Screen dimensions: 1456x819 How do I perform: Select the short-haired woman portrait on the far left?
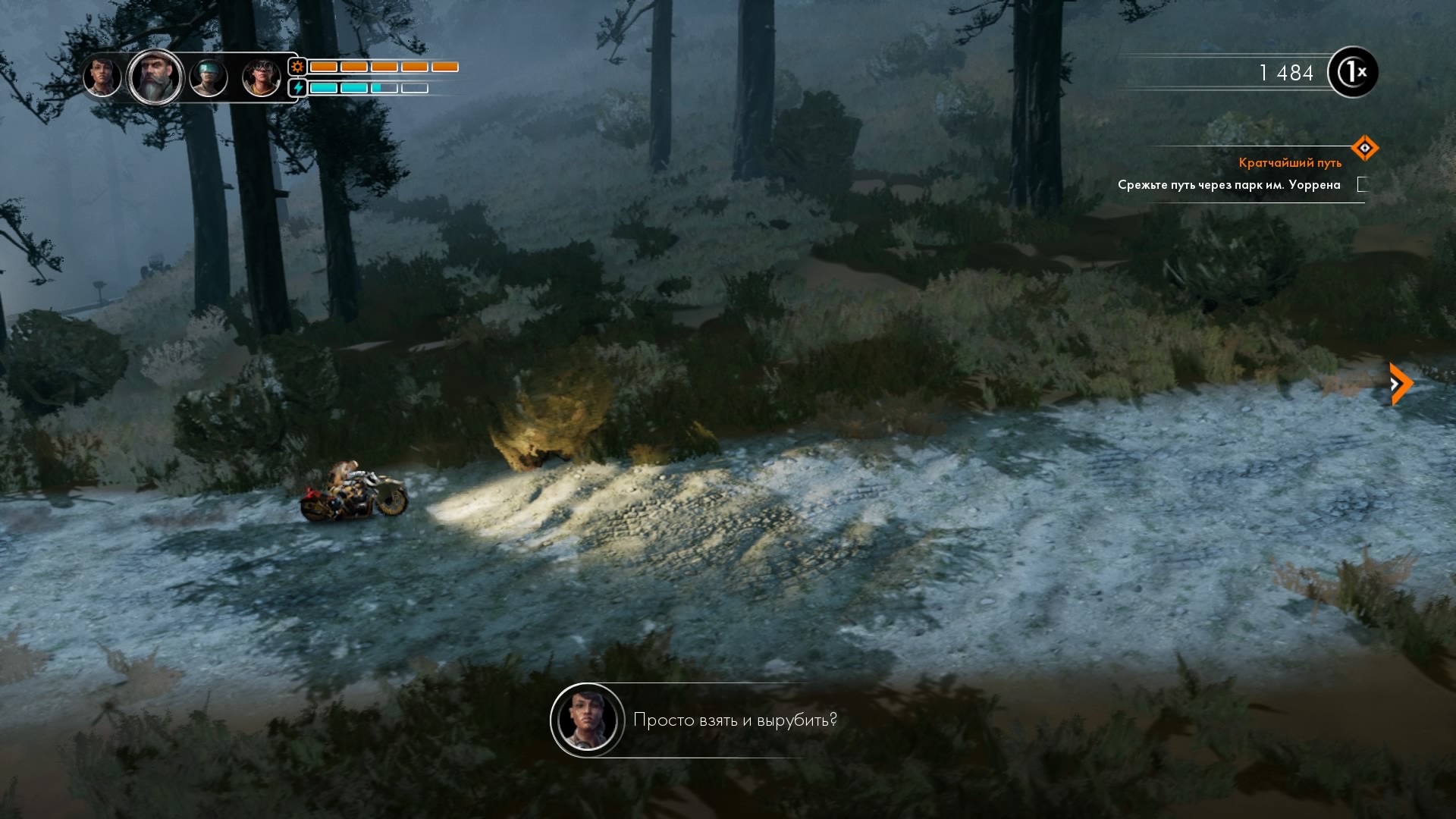coord(102,77)
